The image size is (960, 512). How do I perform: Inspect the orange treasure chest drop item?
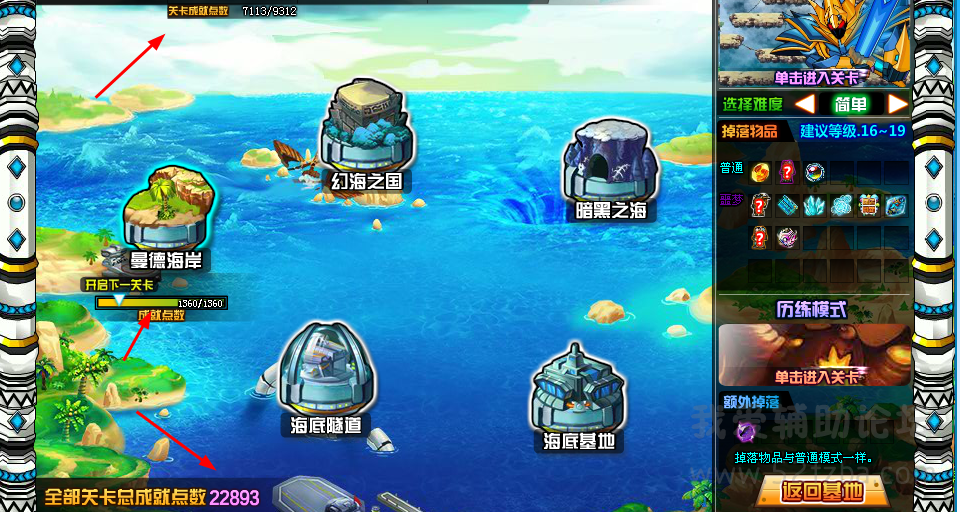(869, 205)
